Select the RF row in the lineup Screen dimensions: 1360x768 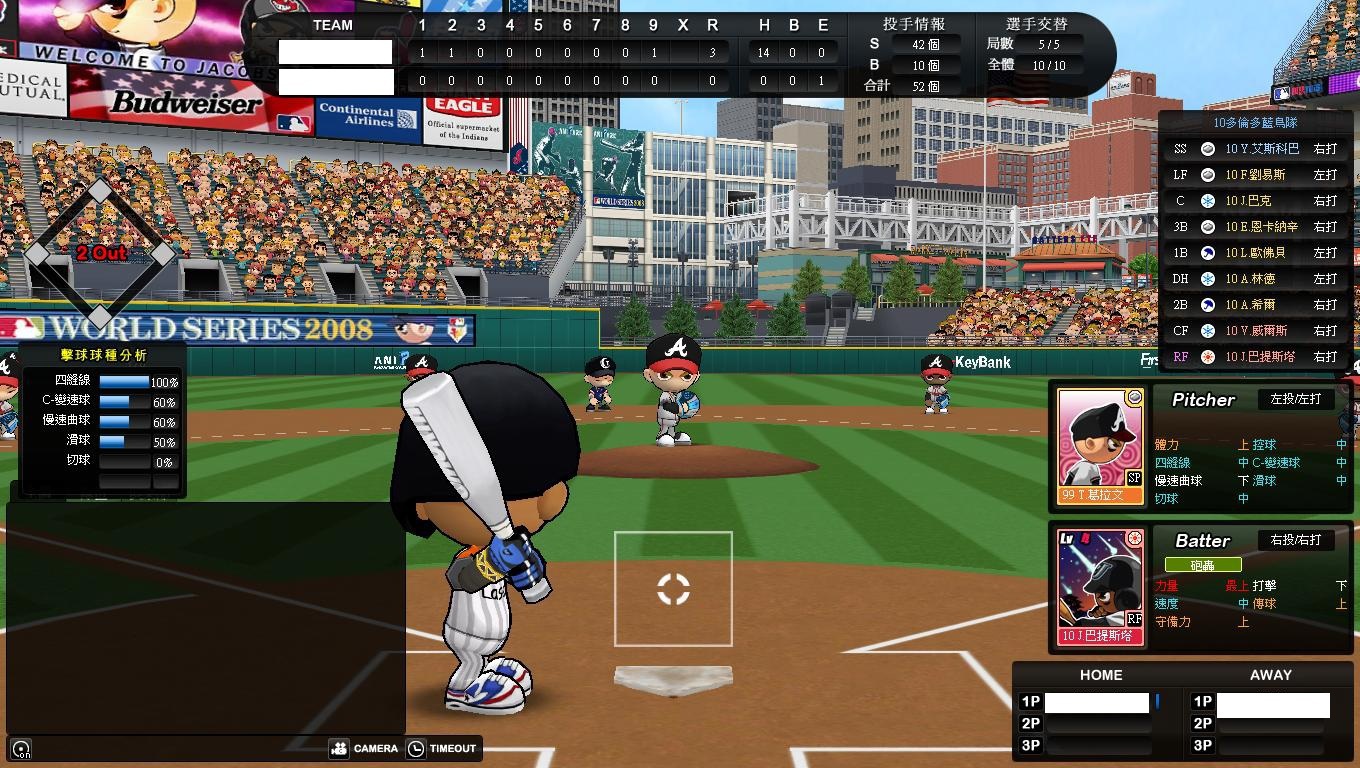coord(1256,357)
